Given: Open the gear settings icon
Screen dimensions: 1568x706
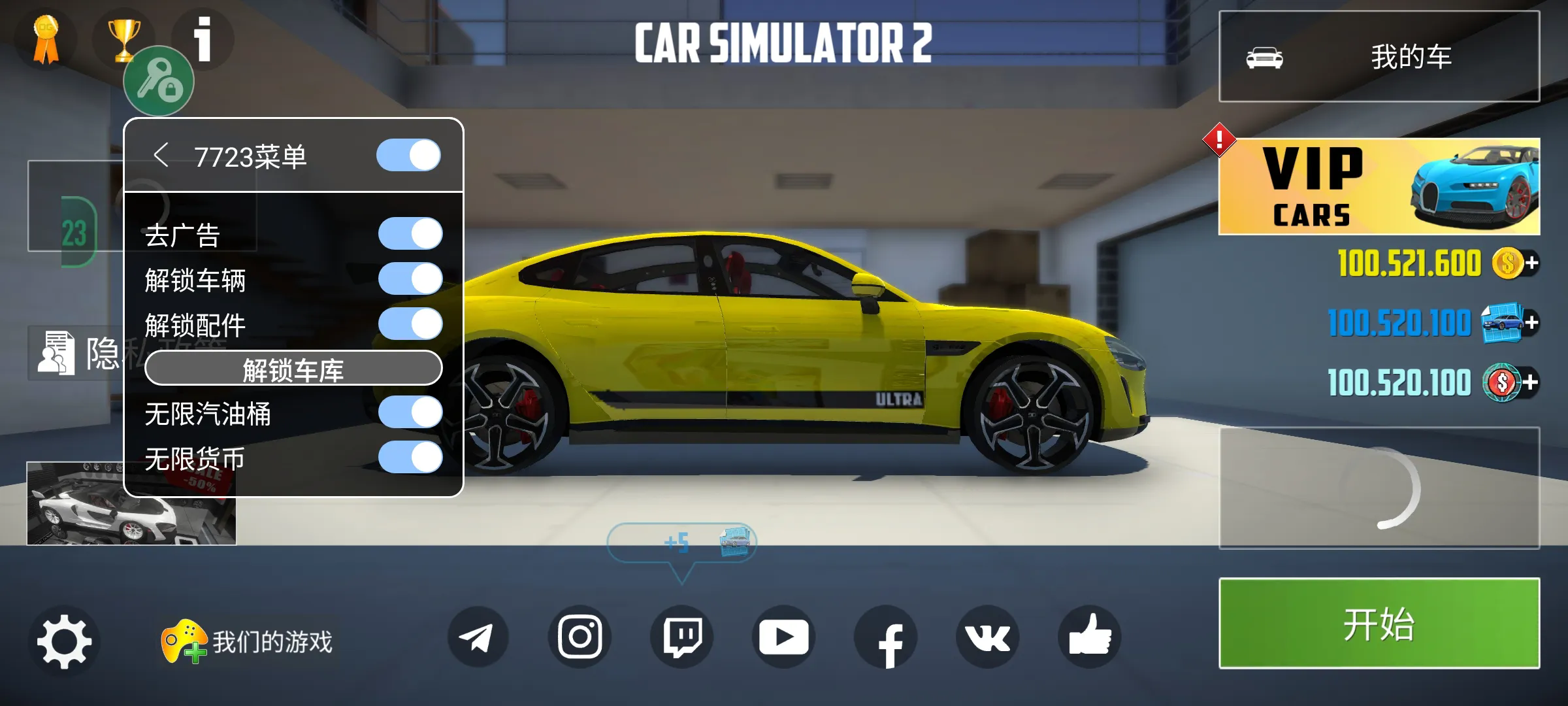Looking at the screenshot, I should pyautogui.click(x=64, y=639).
